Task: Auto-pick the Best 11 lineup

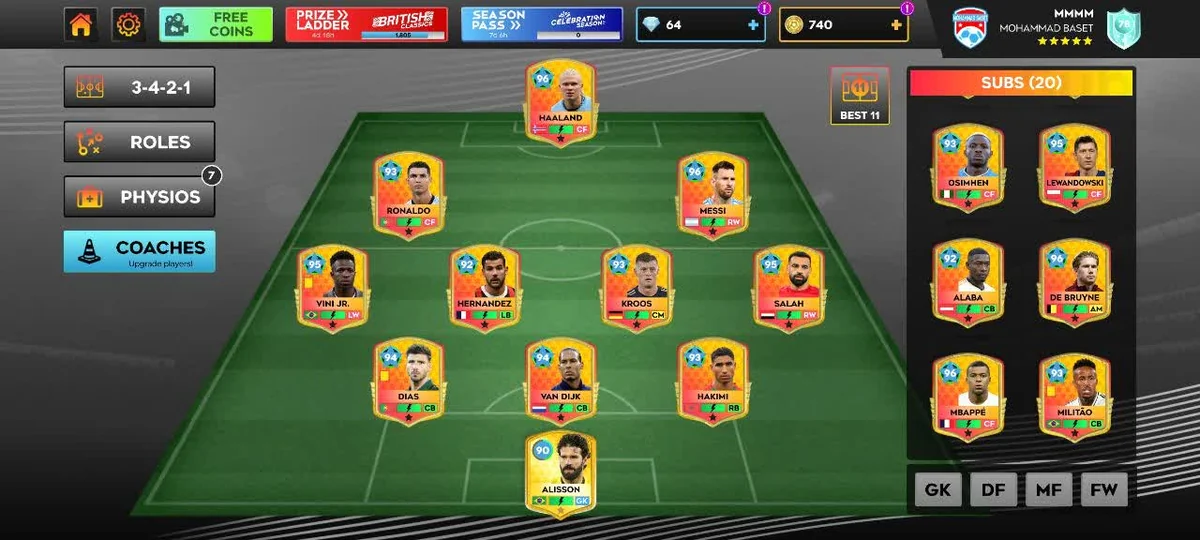Action: tap(859, 96)
